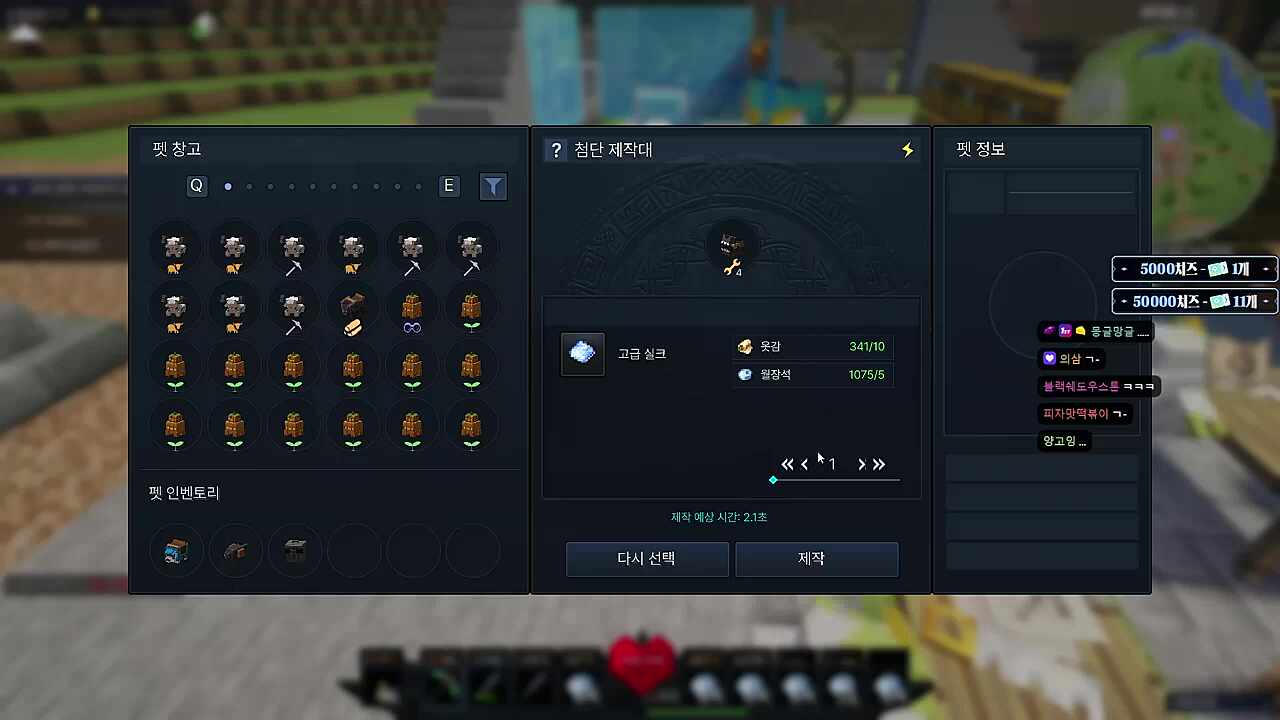This screenshot has height=720, width=1280.
Task: Select the third page dot indicator
Action: [x=270, y=186]
